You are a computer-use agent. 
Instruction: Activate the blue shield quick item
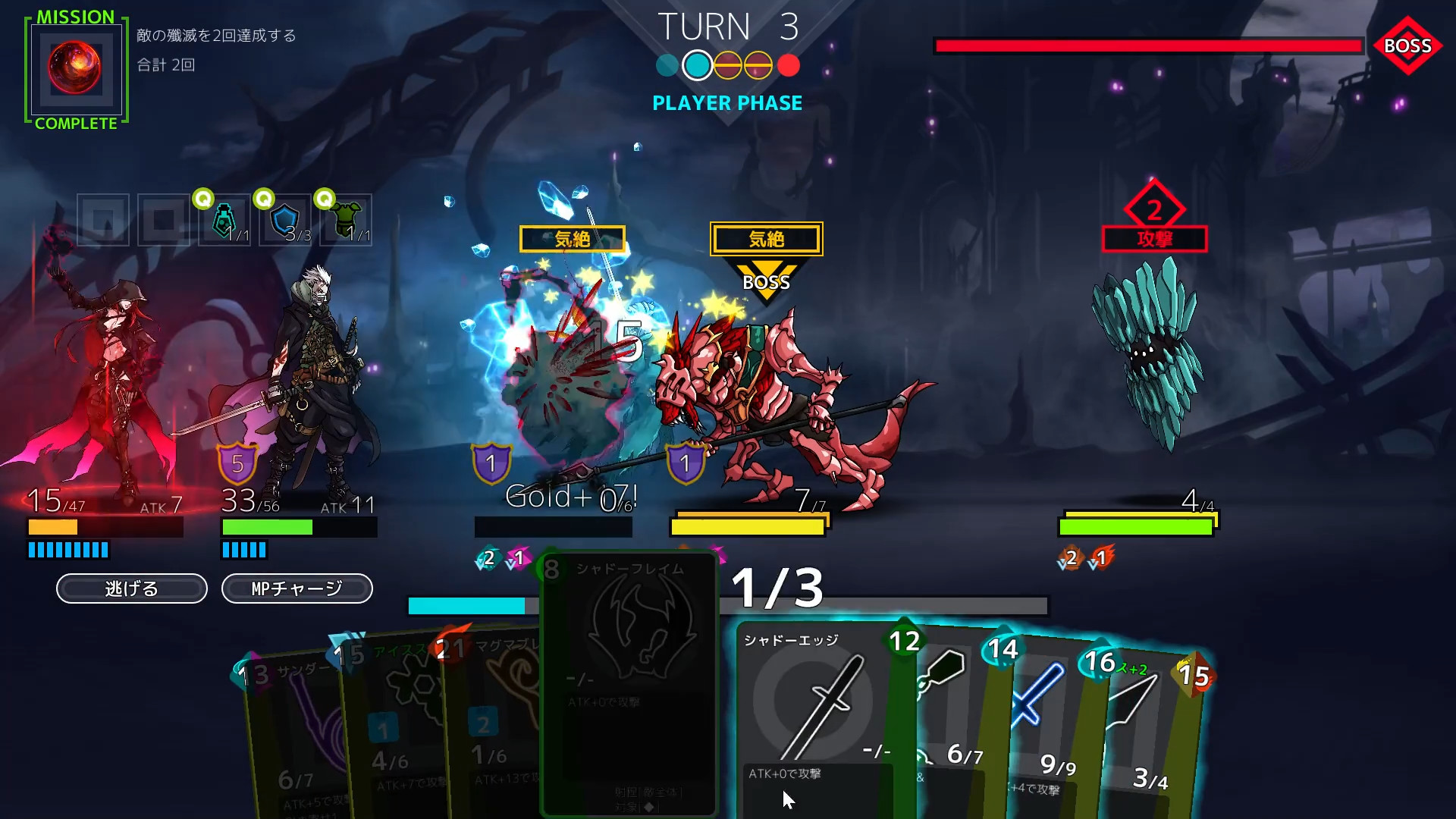tap(284, 220)
